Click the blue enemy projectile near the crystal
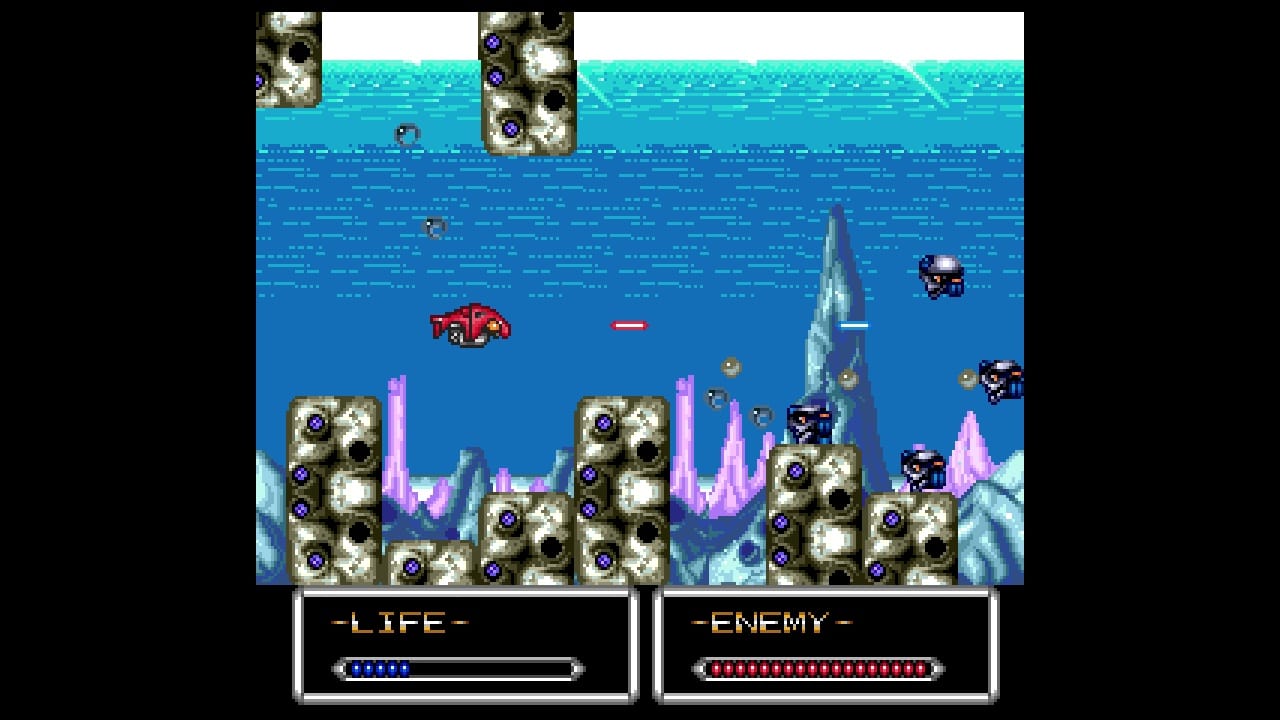 858,325
